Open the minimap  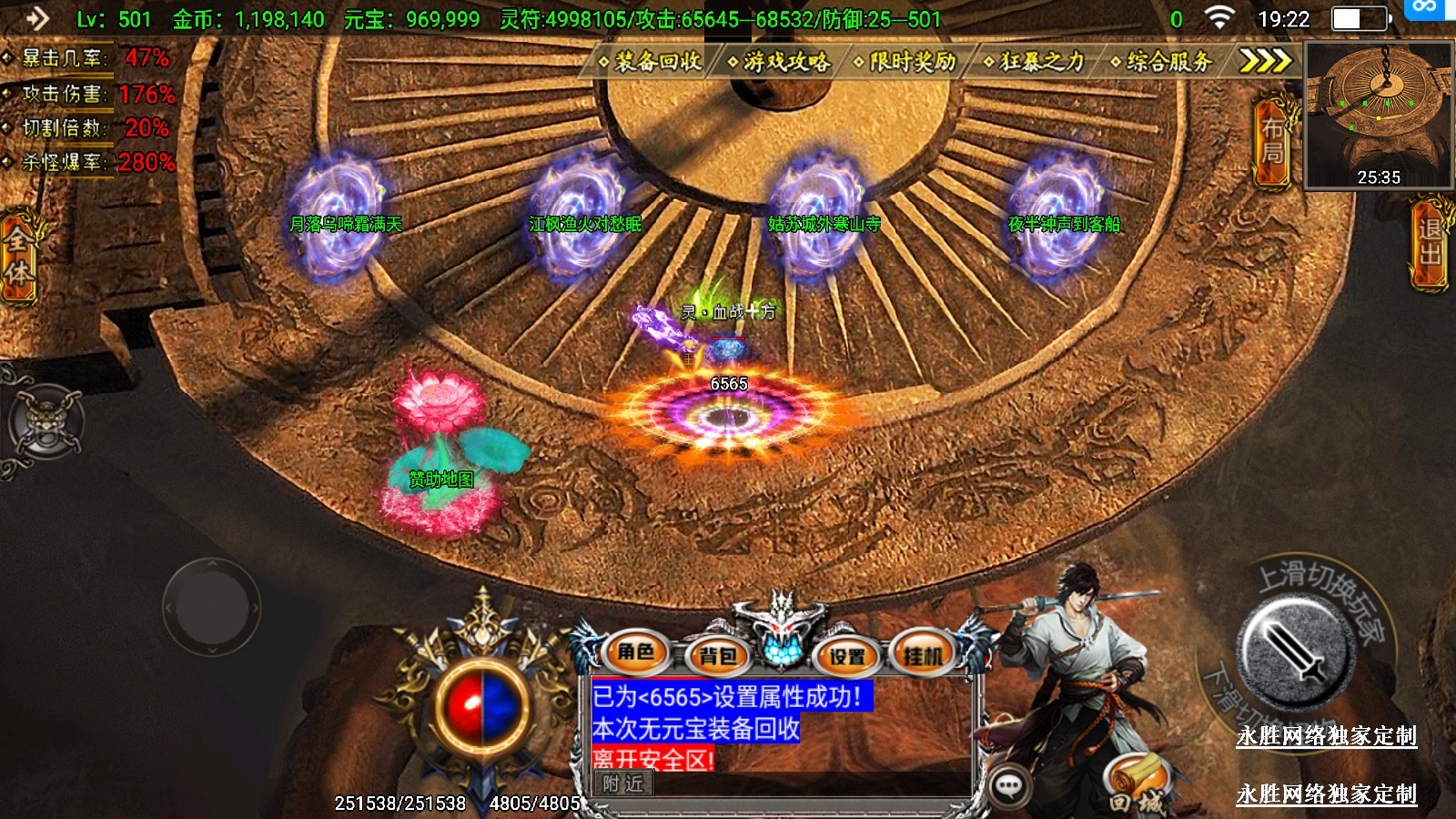1379,114
